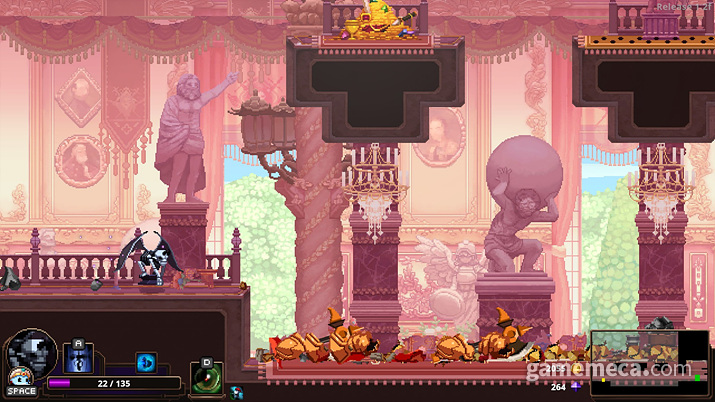The height and width of the screenshot is (402, 715).
Task: Trigger the blue orb skill icon
Action: [146, 362]
